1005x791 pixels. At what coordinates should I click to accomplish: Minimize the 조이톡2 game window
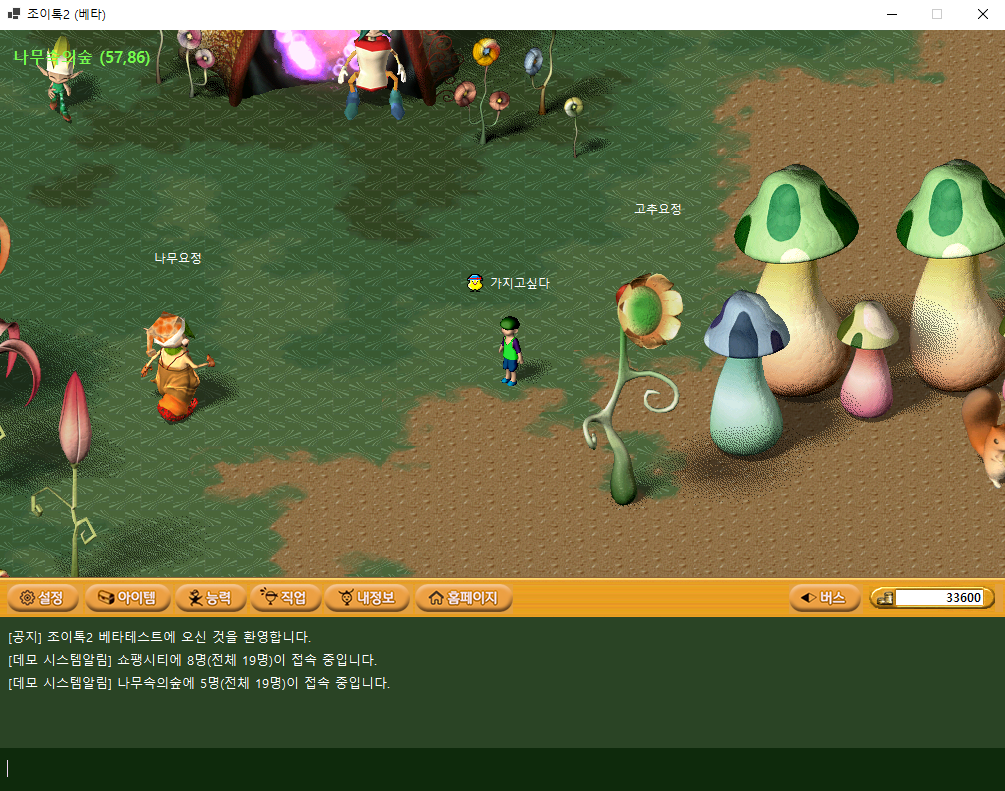[x=891, y=14]
